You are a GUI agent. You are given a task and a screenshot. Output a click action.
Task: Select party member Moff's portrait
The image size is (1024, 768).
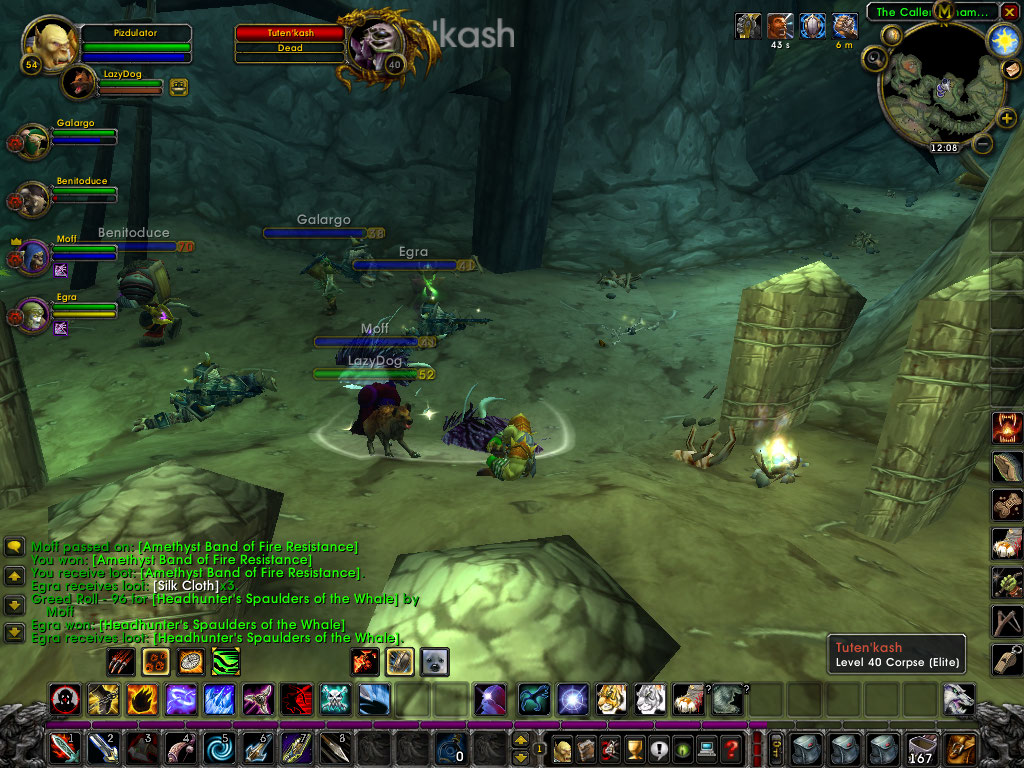(x=34, y=257)
